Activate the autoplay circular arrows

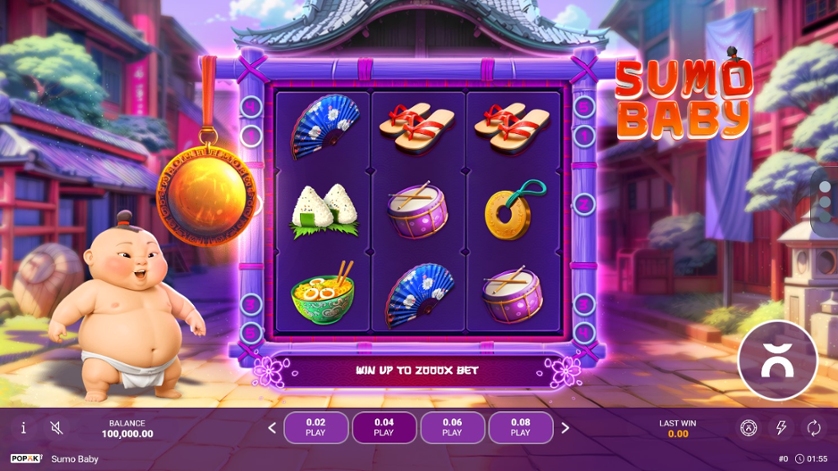[813, 428]
